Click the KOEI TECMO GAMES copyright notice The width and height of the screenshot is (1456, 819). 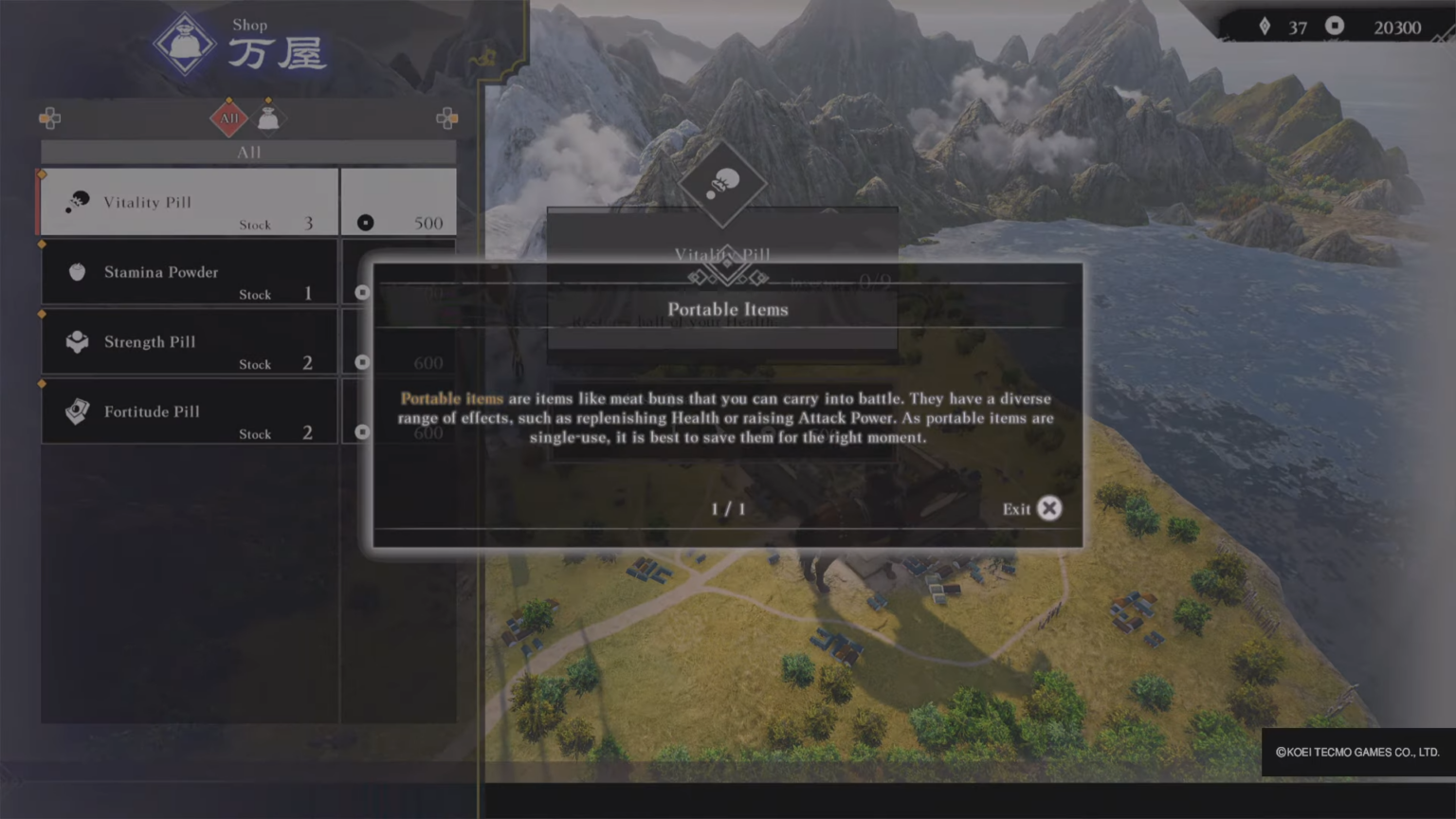(x=1357, y=752)
